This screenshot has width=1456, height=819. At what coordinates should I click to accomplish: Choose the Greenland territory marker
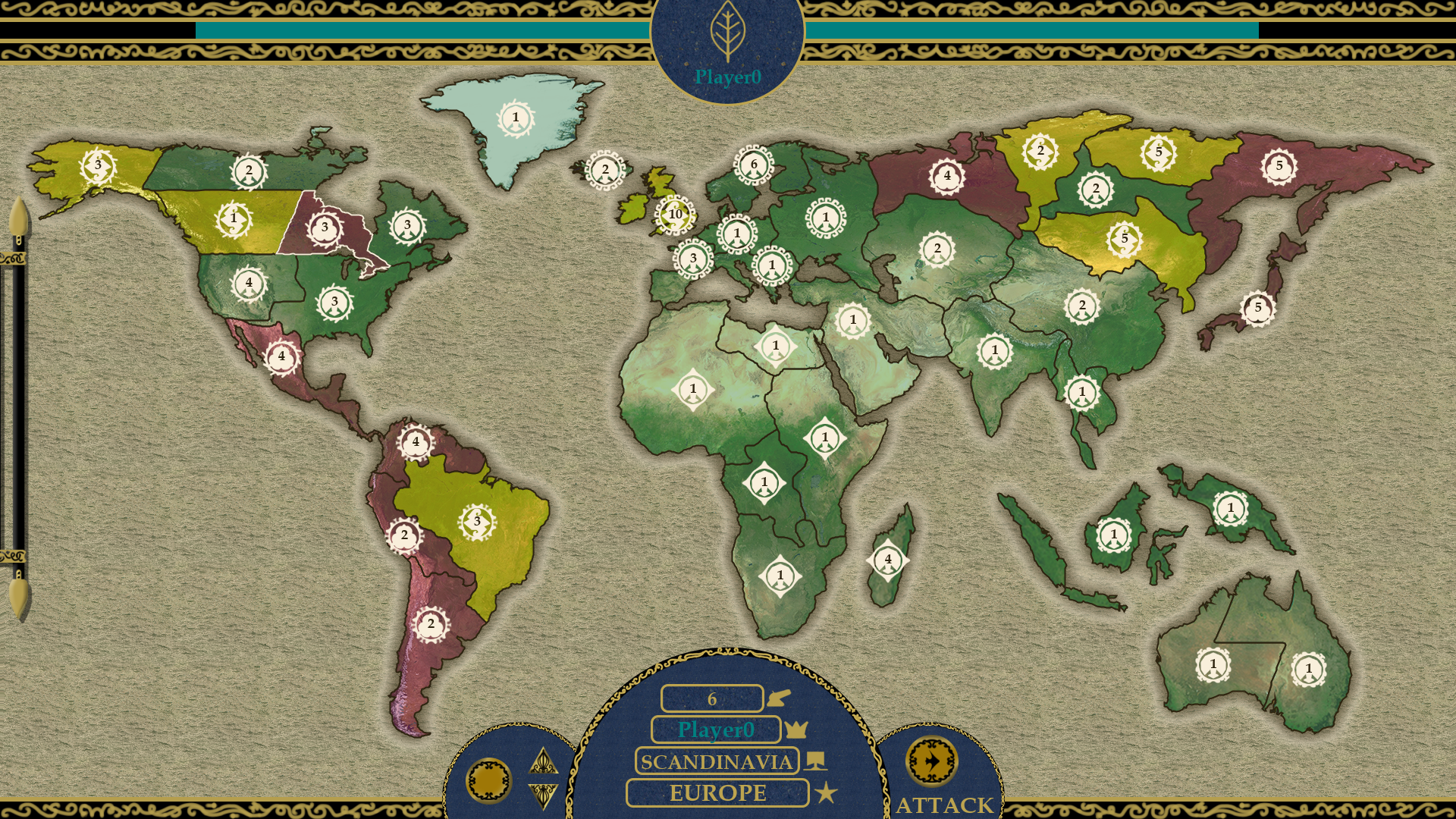516,118
